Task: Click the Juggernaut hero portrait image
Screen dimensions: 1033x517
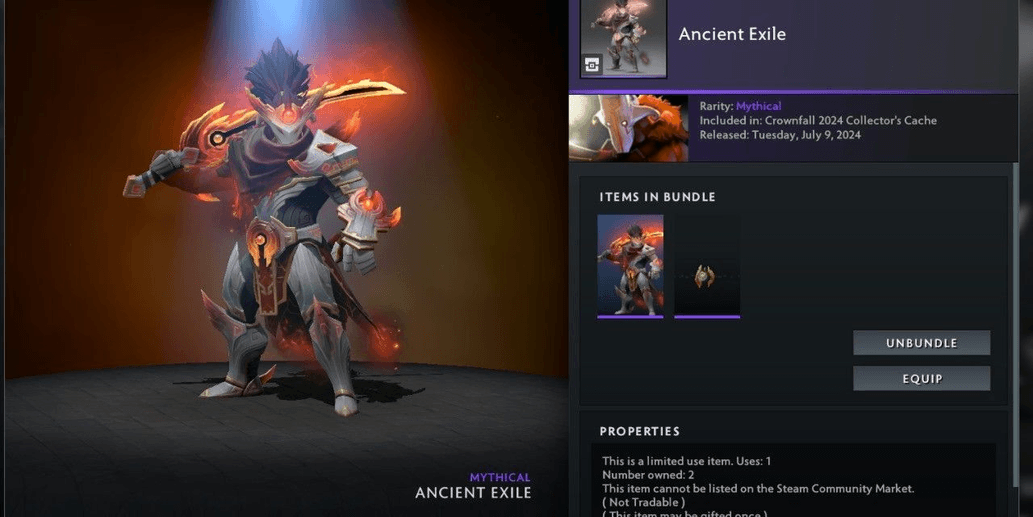Action: click(628, 128)
